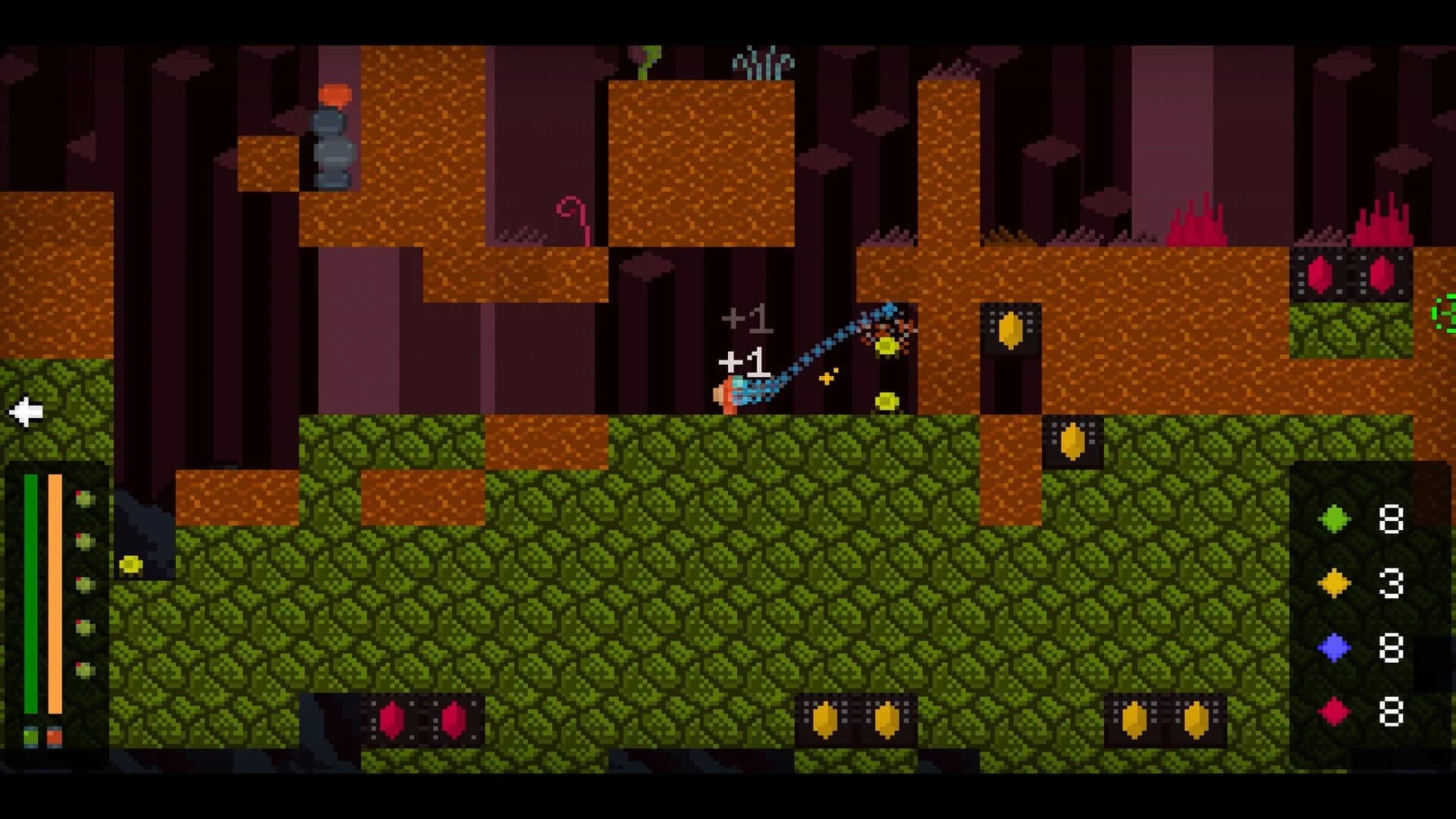
Task: Click the green square indicator below the health bar
Action: pyautogui.click(x=31, y=736)
